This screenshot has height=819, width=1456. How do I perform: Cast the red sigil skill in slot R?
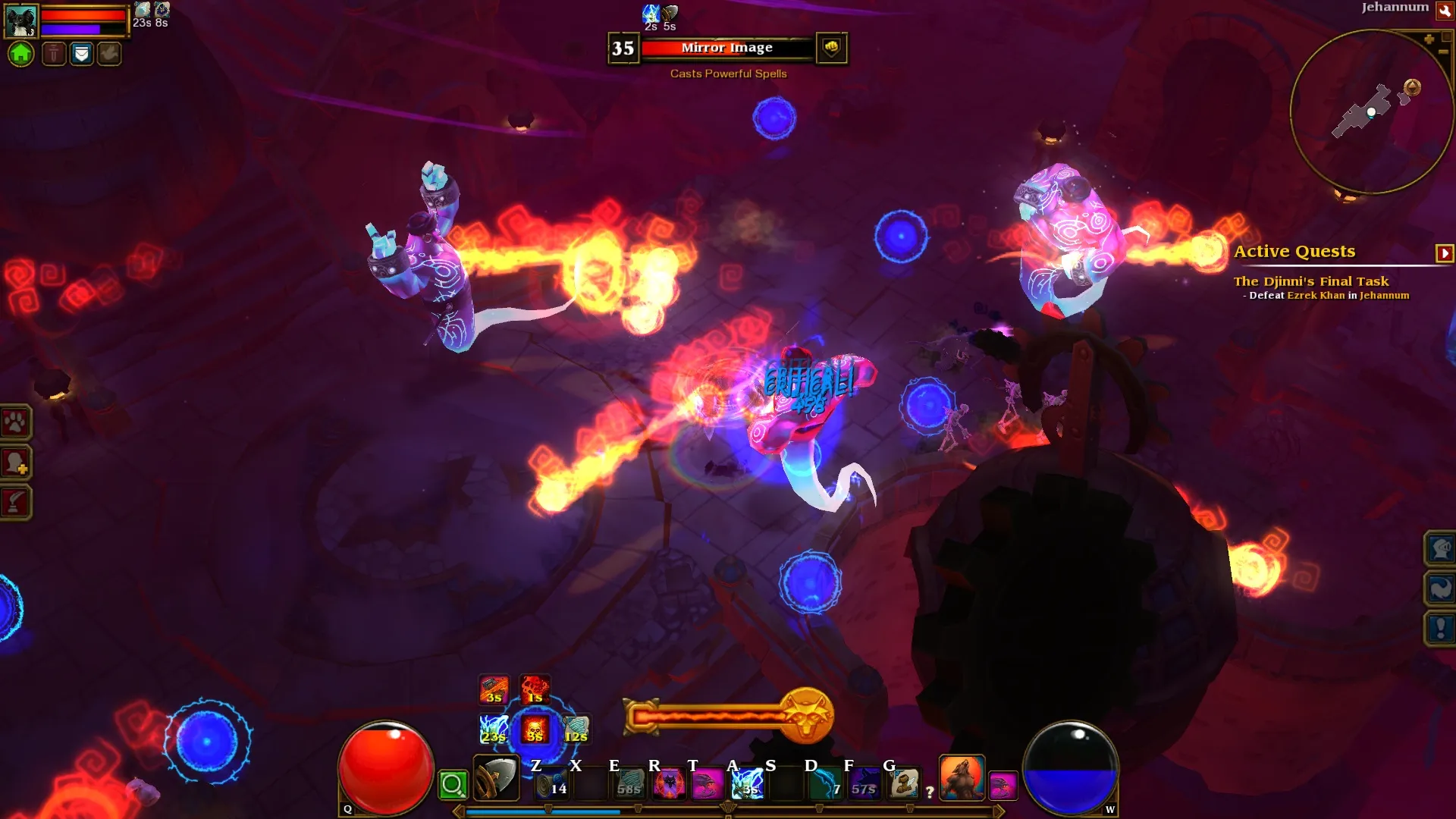669,783
